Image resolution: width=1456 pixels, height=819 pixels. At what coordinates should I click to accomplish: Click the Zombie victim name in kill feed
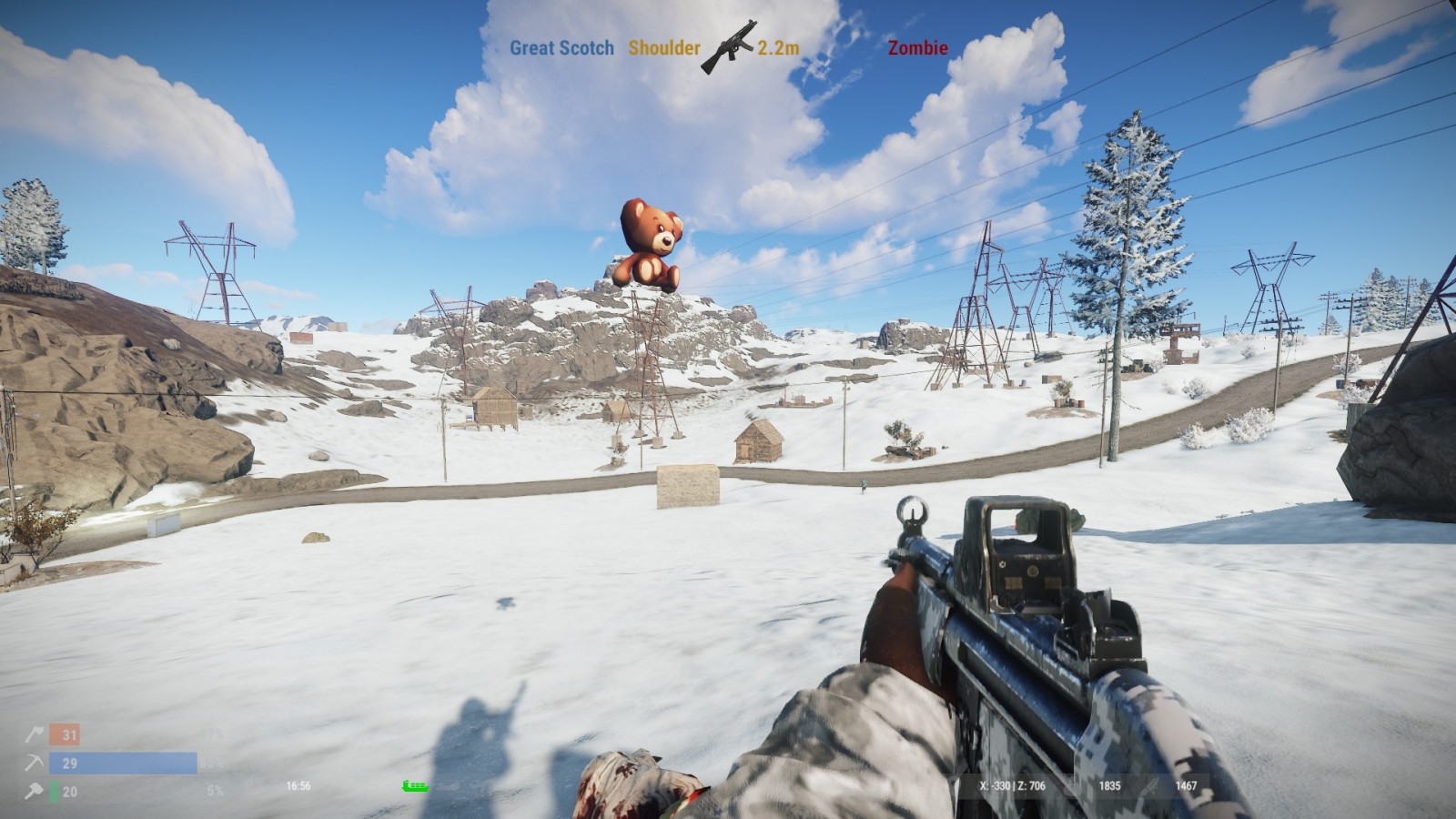(917, 48)
